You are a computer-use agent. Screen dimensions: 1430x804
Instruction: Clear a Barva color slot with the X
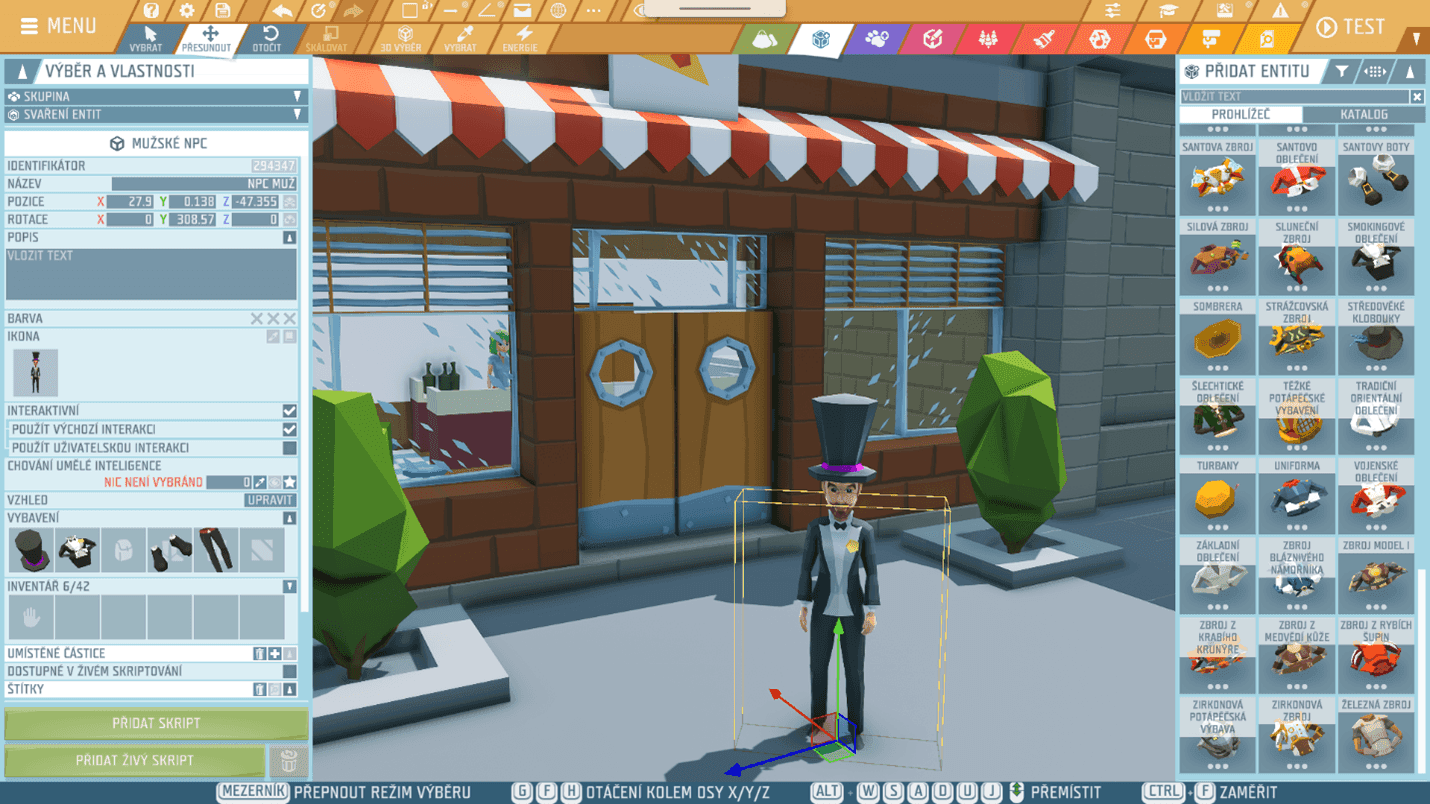pos(274,318)
